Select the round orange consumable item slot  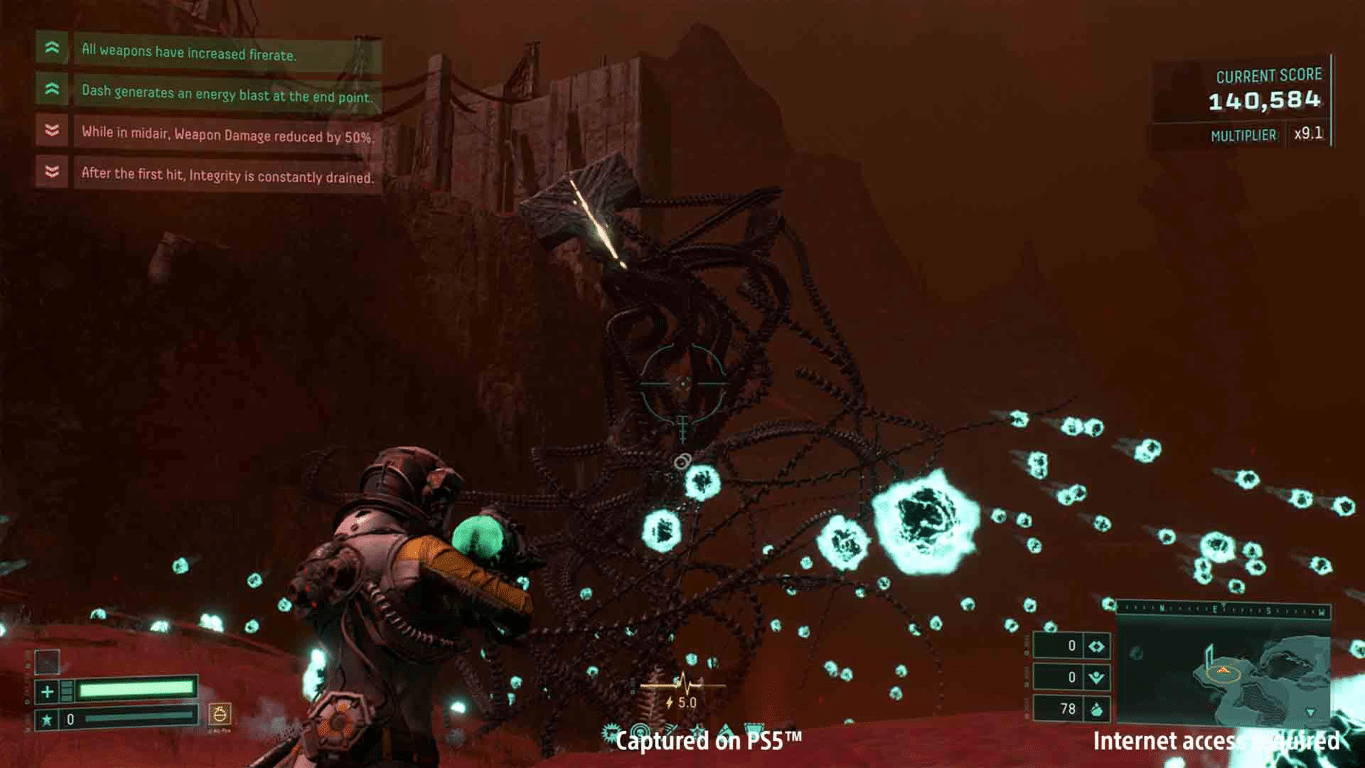tap(220, 714)
